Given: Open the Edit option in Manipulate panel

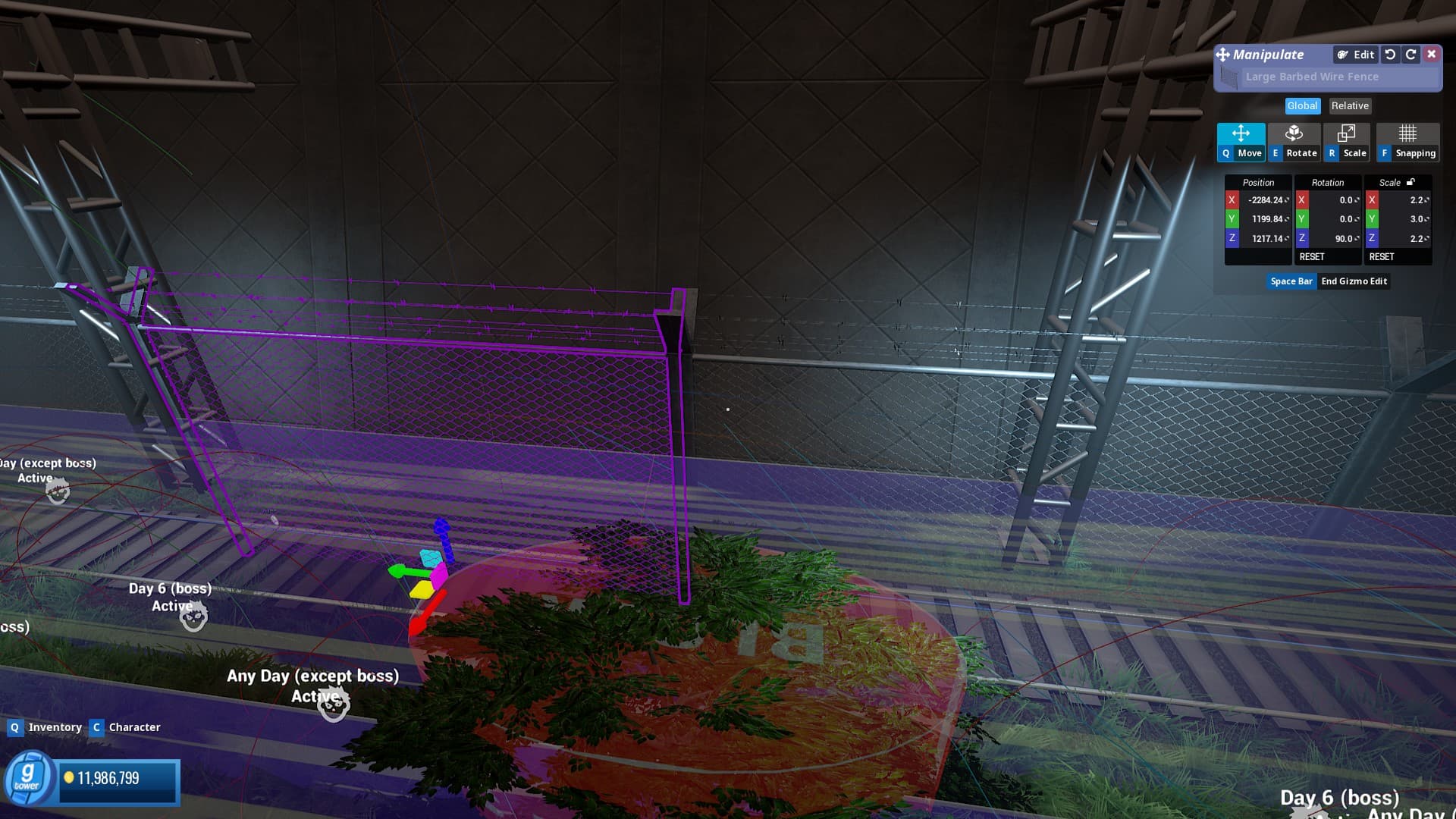Looking at the screenshot, I should (x=1356, y=55).
